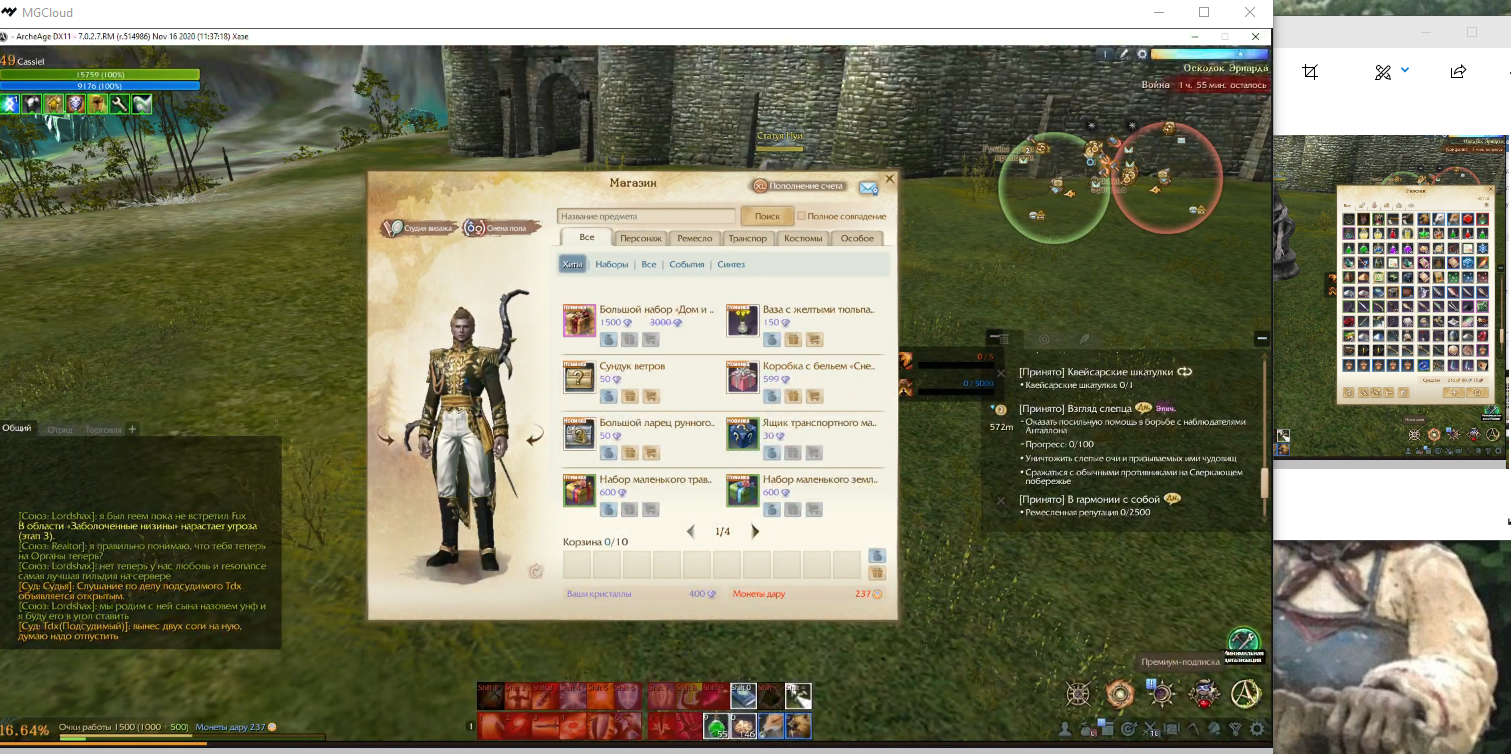Switch to the 'Костюмы' shop tab
1511x754 pixels.
pos(805,238)
